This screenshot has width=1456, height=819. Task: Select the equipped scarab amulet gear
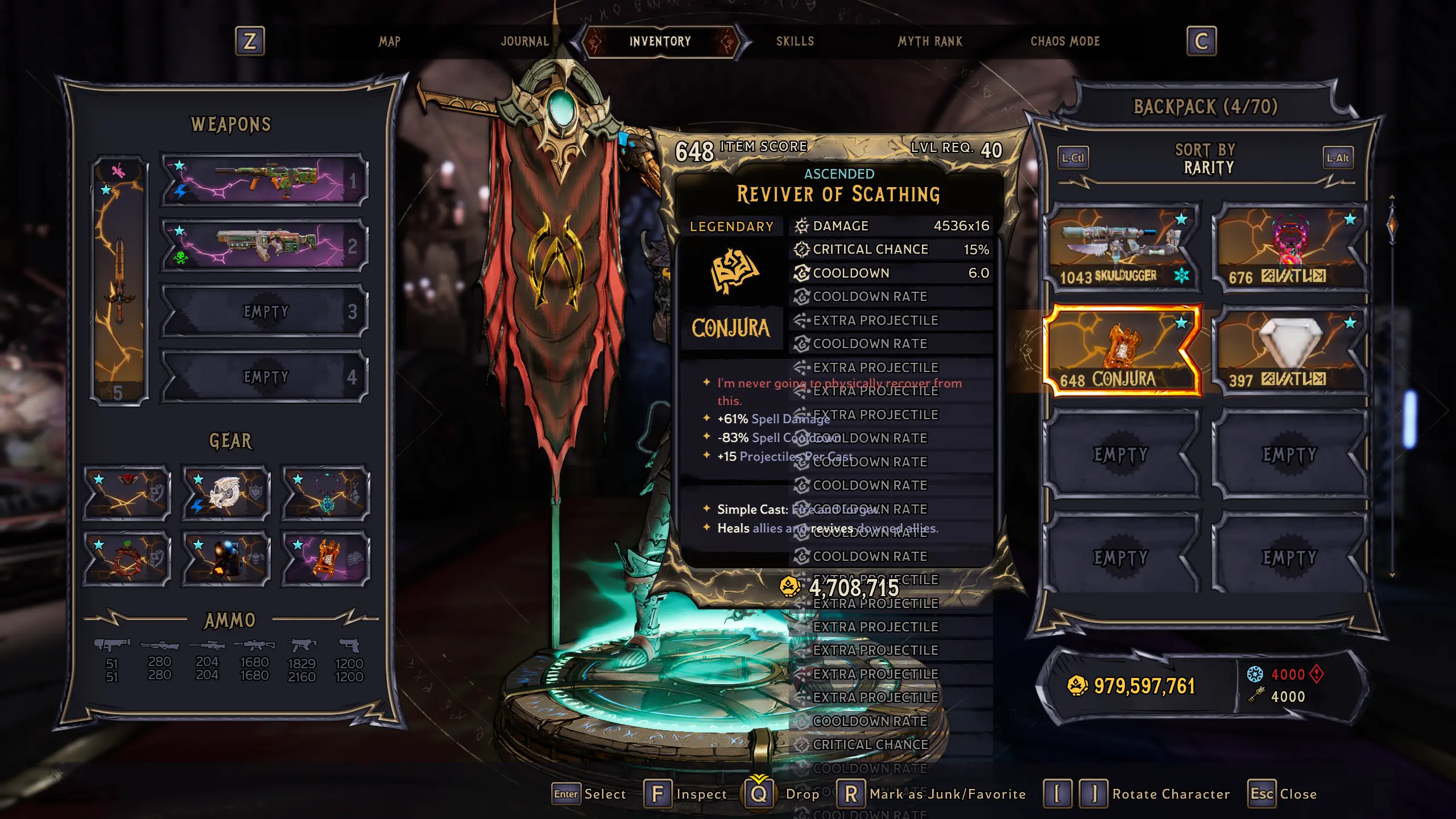326,493
